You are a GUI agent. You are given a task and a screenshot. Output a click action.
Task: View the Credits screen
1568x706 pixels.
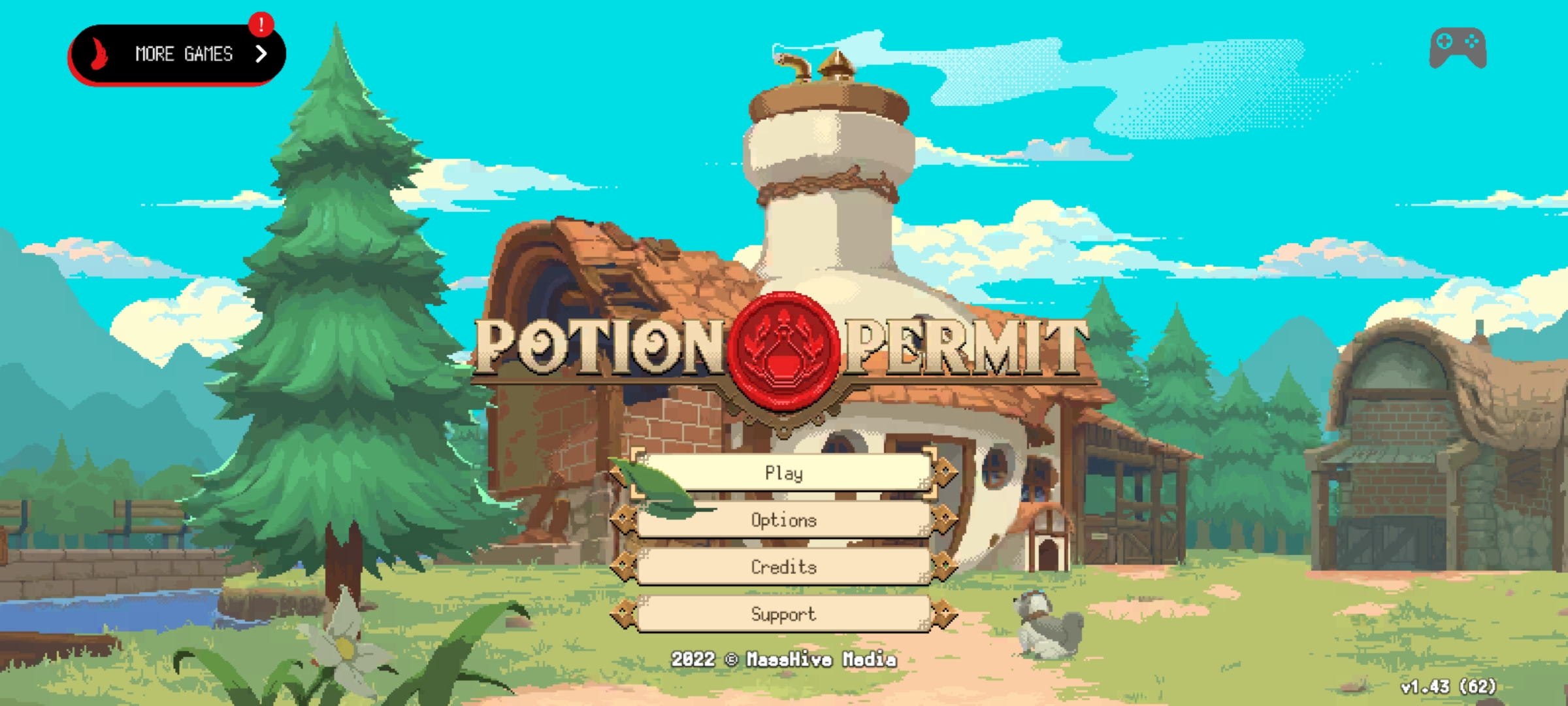tap(783, 567)
